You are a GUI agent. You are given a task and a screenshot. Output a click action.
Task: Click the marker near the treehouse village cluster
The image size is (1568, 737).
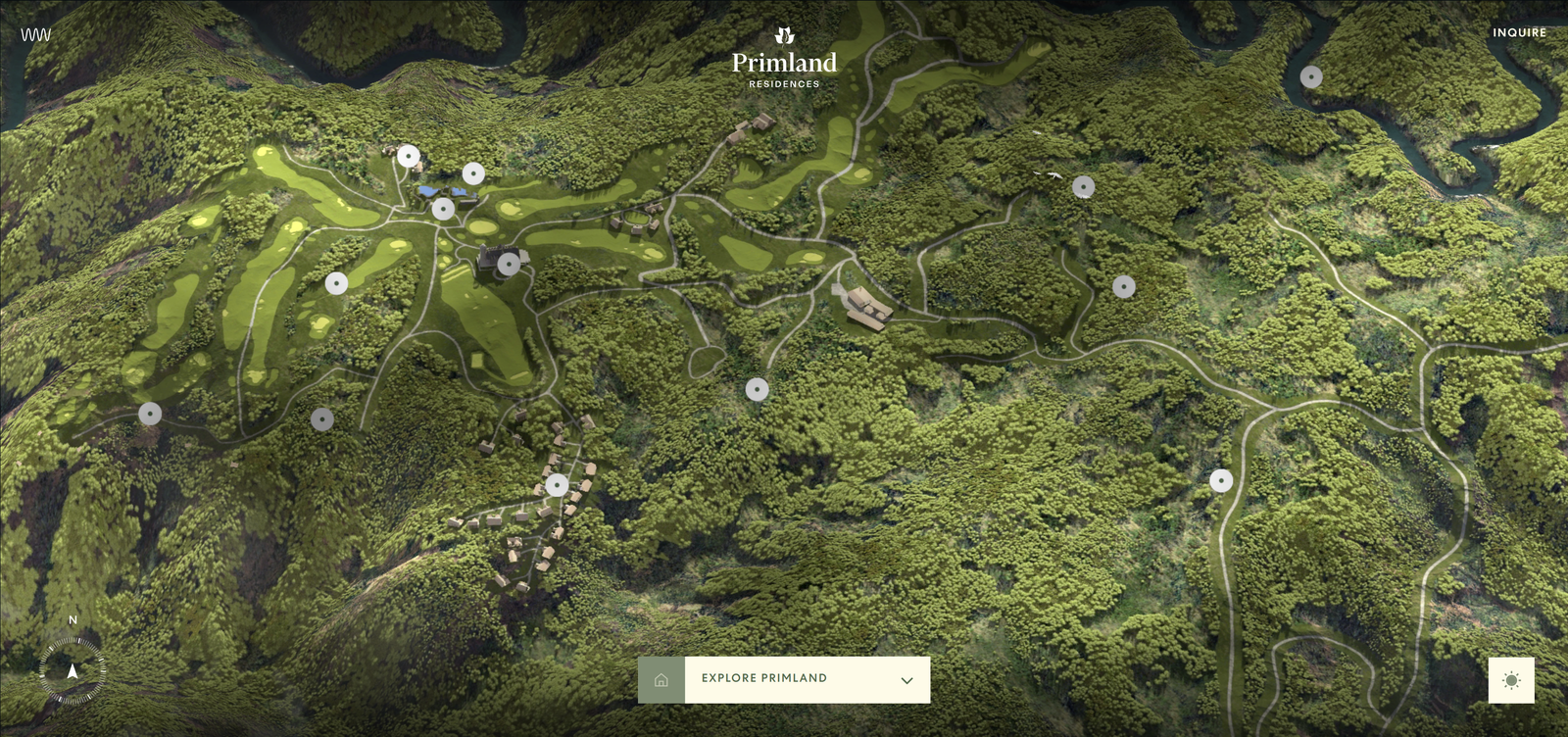559,482
